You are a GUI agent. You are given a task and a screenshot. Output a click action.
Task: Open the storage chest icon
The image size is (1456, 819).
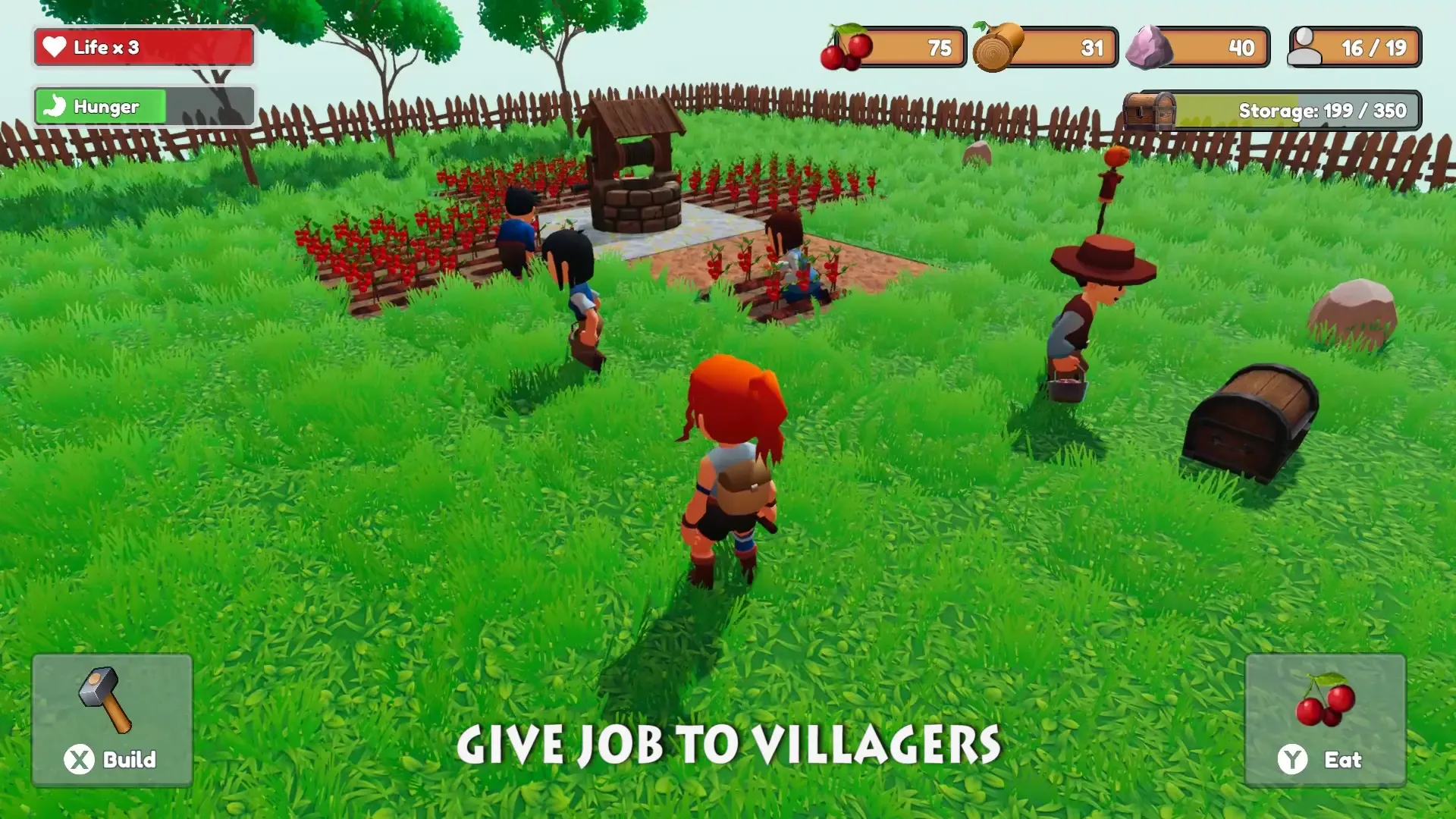pyautogui.click(x=1149, y=111)
